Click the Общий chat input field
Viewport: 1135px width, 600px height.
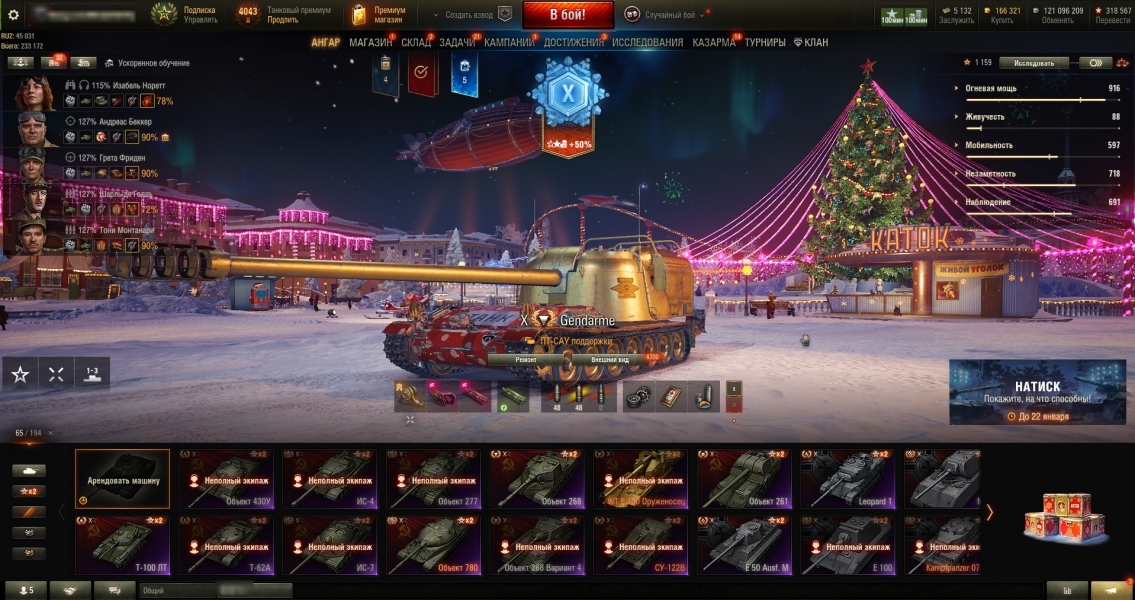pyautogui.click(x=216, y=591)
